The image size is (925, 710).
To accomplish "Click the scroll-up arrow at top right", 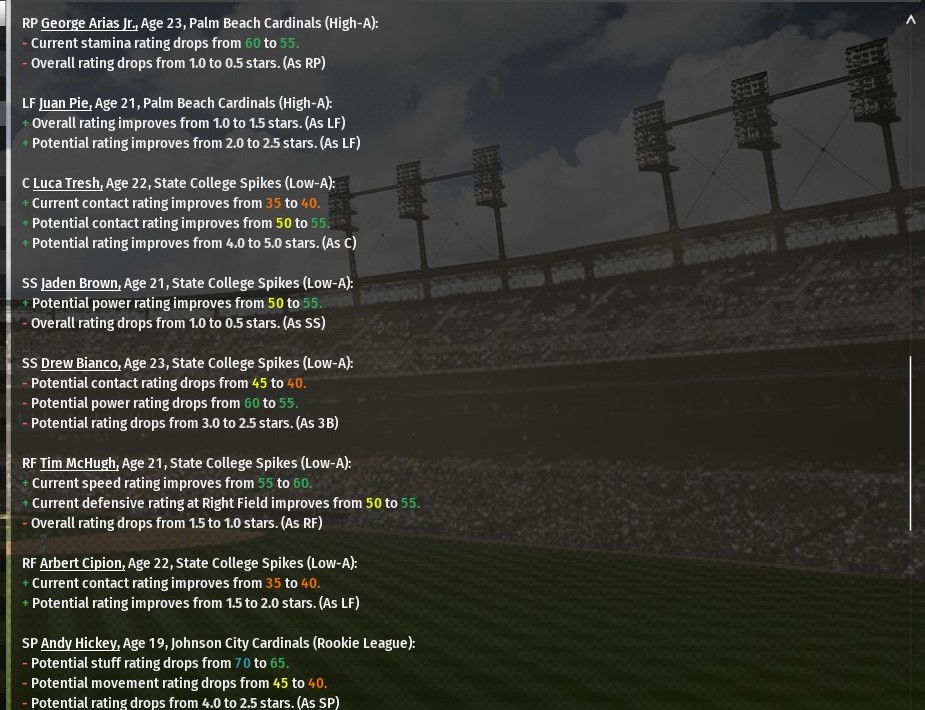I will pyautogui.click(x=910, y=20).
